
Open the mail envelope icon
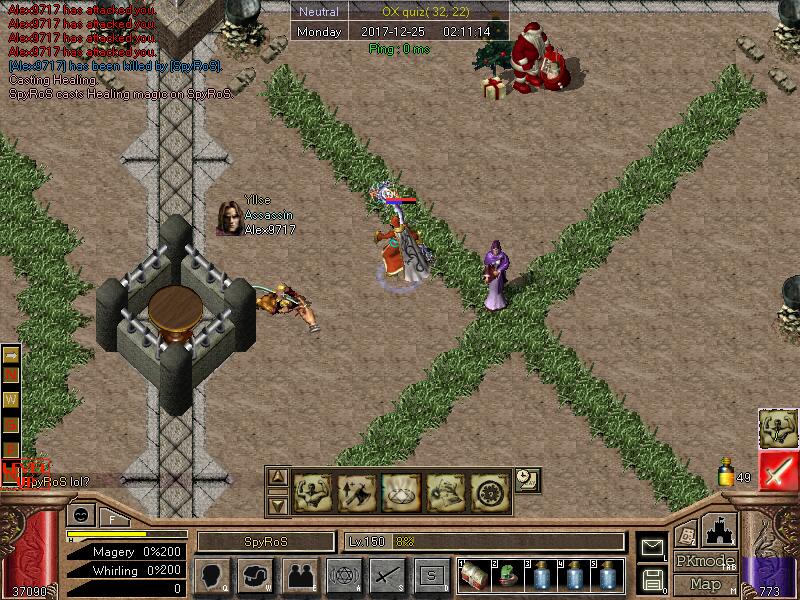coord(652,547)
